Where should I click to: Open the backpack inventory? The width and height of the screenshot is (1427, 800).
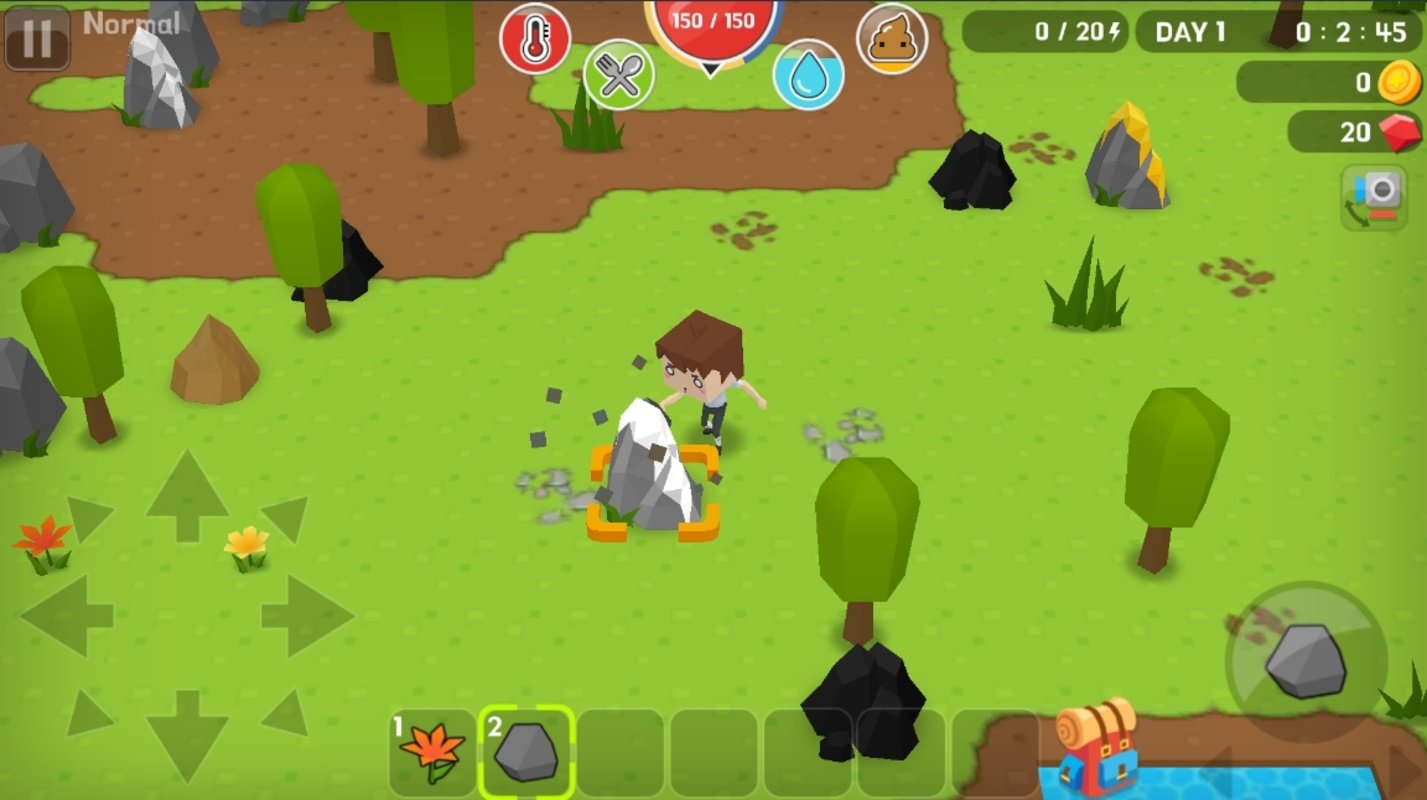click(1098, 746)
